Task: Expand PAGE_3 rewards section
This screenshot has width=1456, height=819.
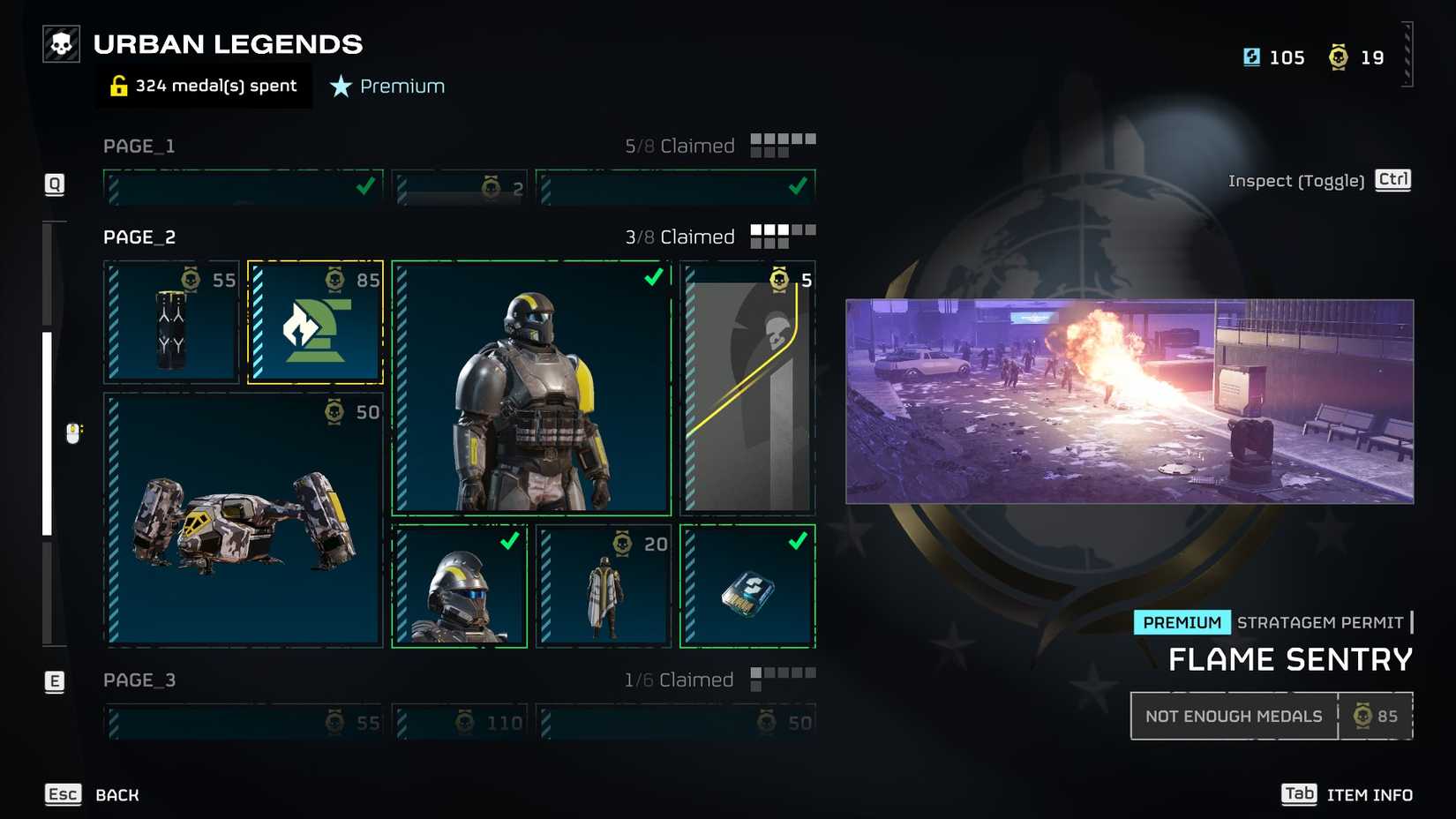Action: pyautogui.click(x=139, y=680)
